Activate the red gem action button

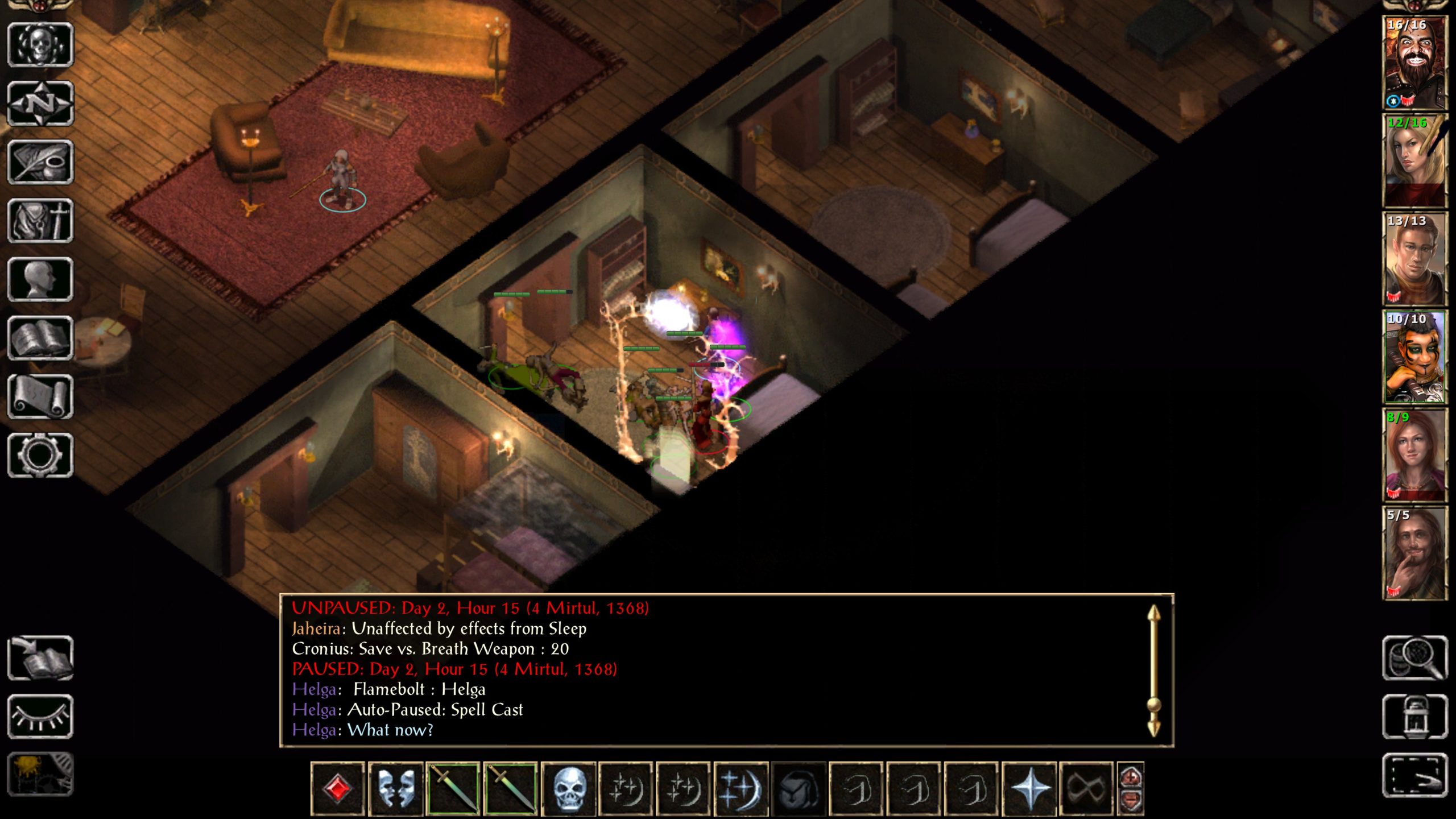click(337, 789)
